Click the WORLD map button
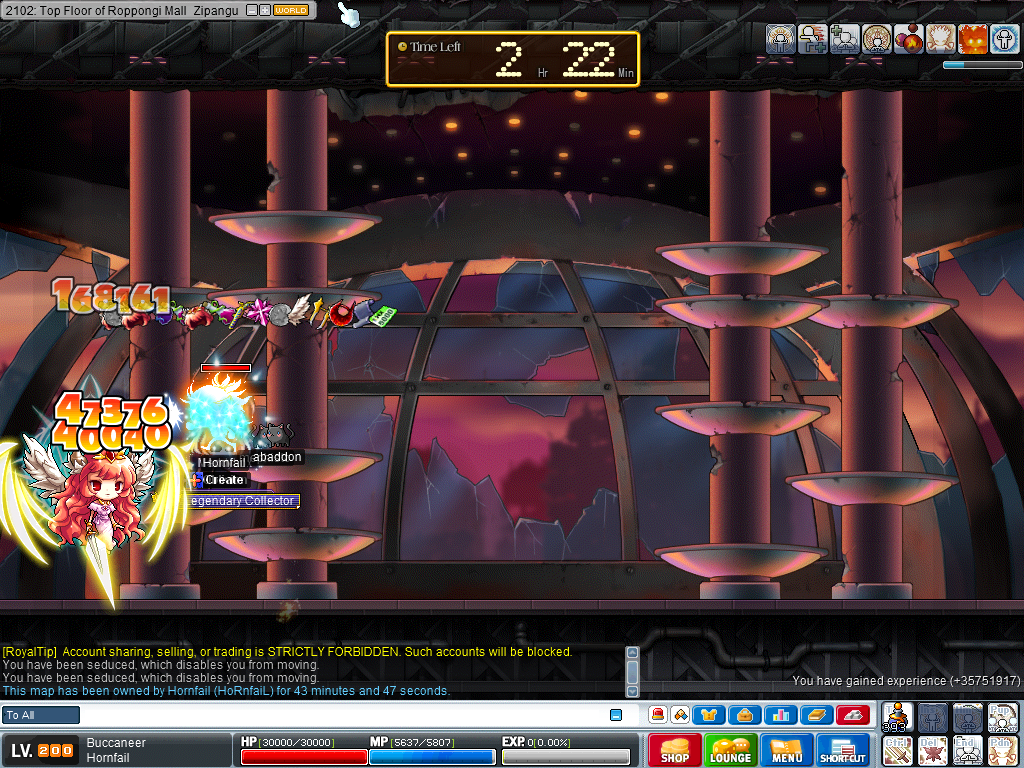Viewport: 1024px width, 768px height. click(291, 10)
